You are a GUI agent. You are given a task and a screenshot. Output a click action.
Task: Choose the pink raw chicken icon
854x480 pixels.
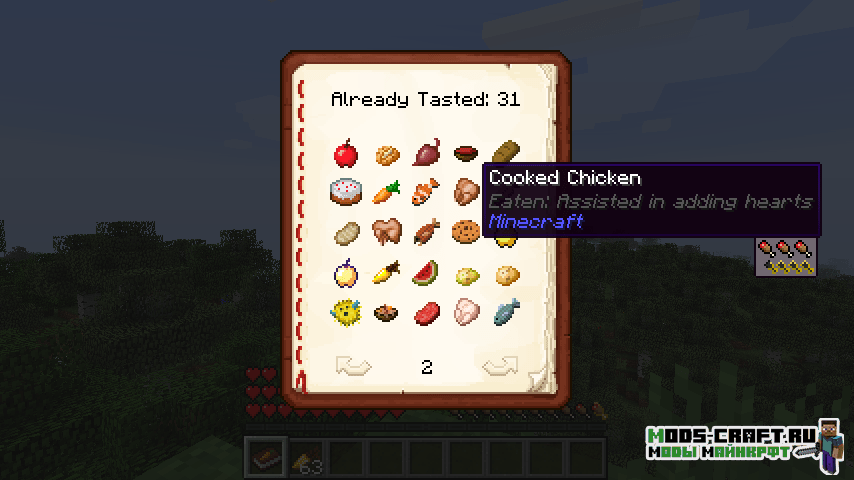tap(464, 312)
